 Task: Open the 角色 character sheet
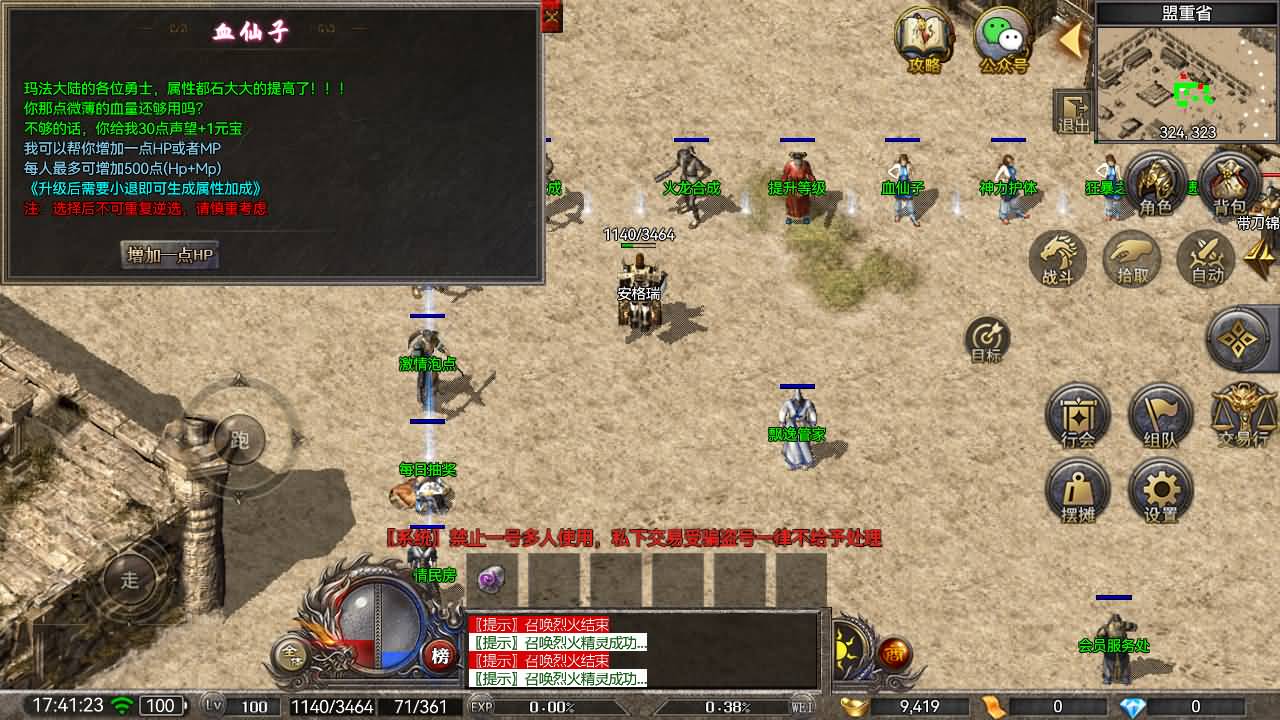tap(1155, 185)
